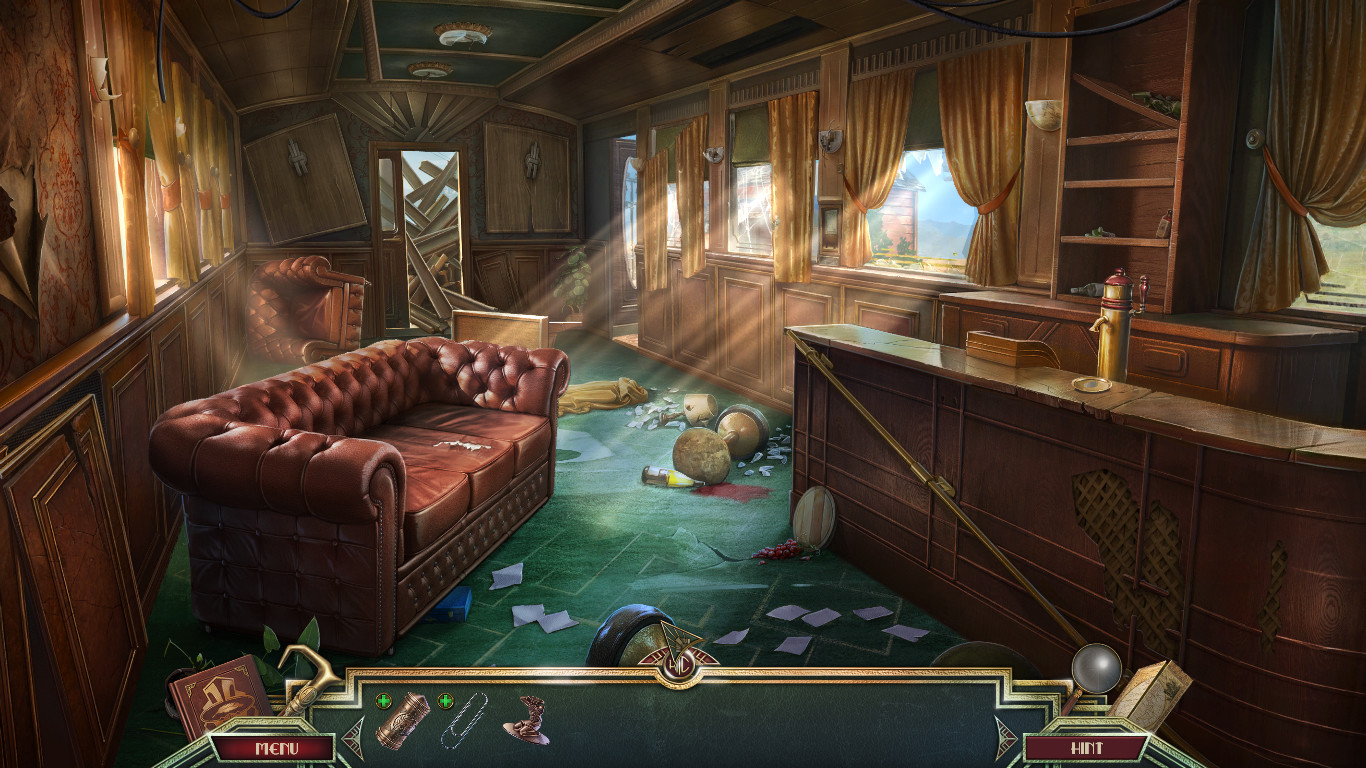Screen dimensions: 1366x768
Task: Select the bronze figurine inventory item
Action: point(528,720)
